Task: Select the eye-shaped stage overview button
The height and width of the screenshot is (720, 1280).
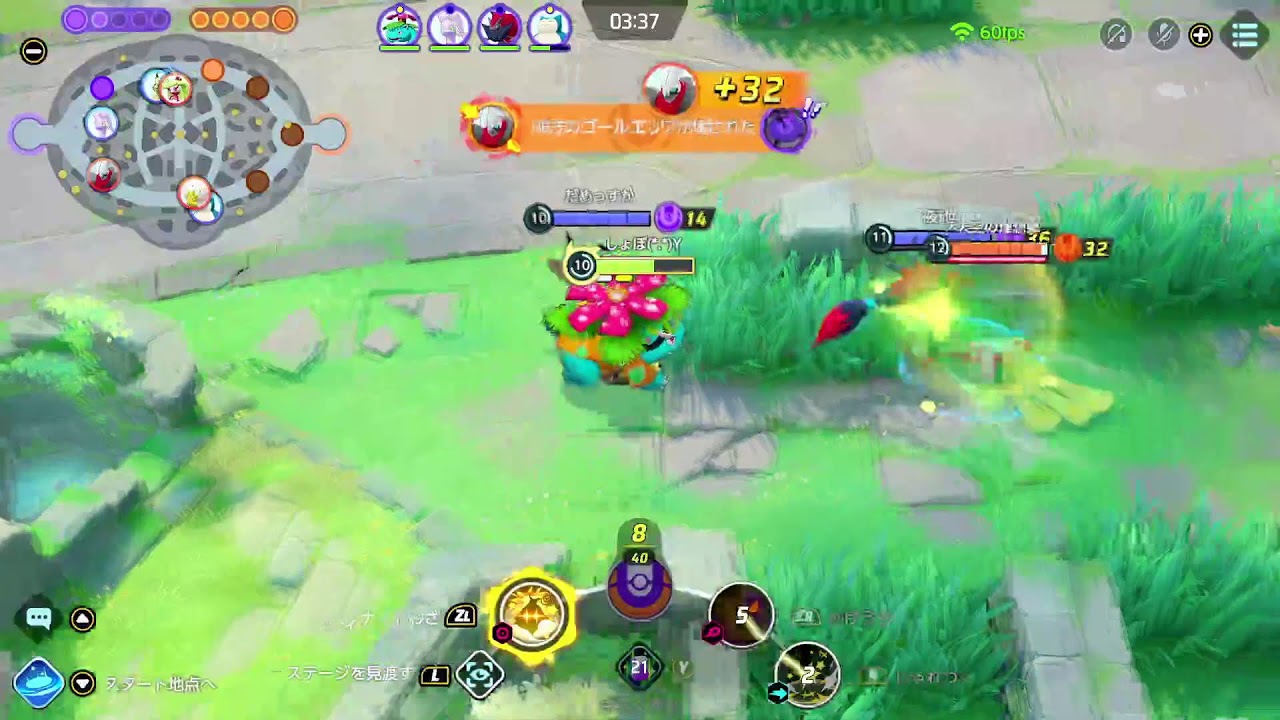Action: point(479,676)
